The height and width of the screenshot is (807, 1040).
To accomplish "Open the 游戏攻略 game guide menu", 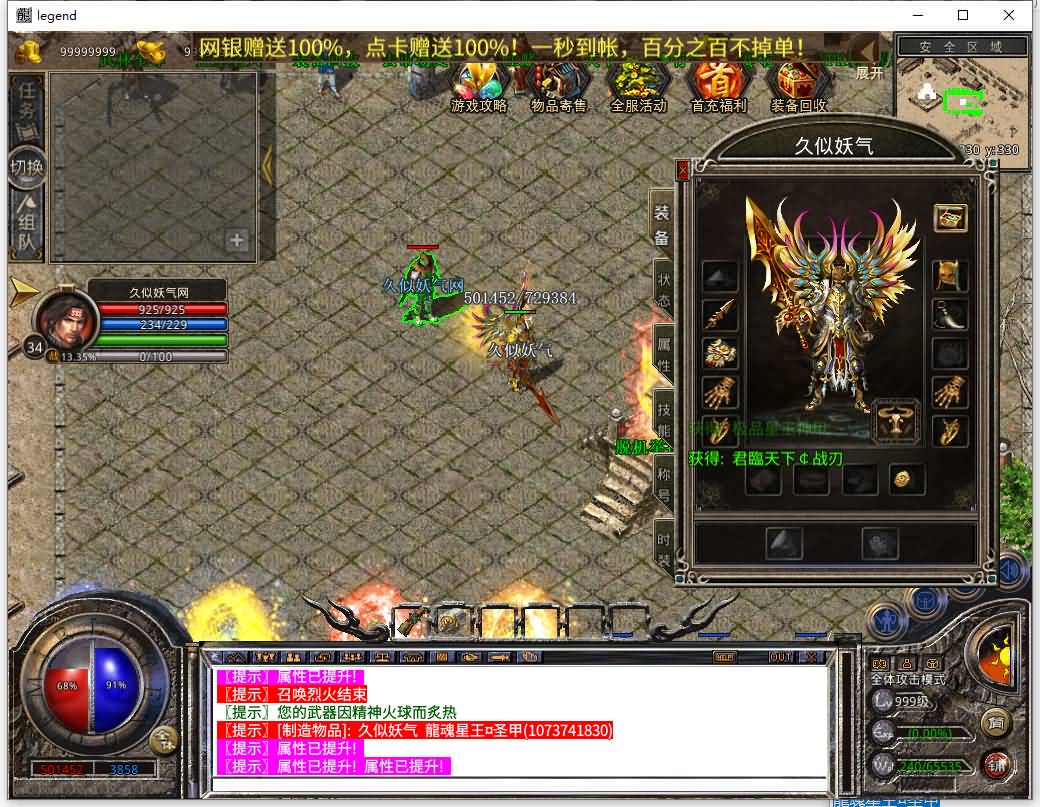I will tap(479, 84).
